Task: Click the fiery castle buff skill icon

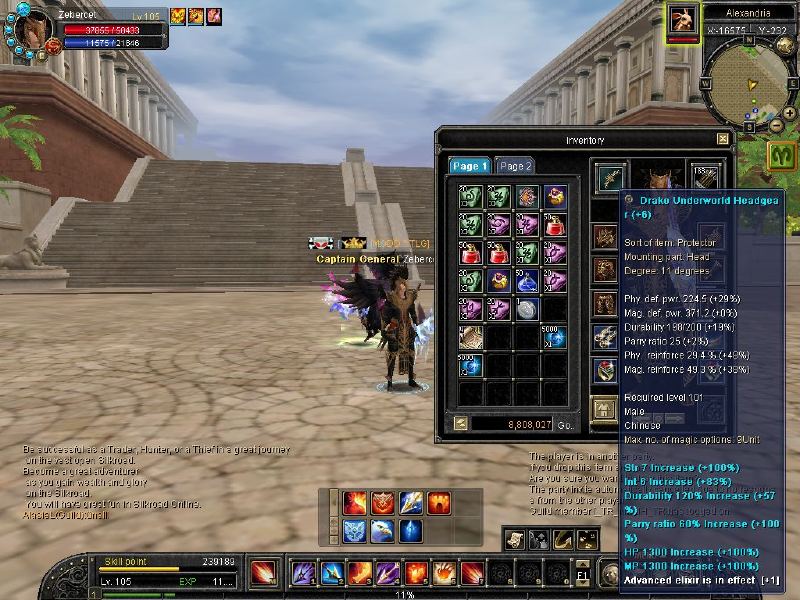Action: [439, 503]
